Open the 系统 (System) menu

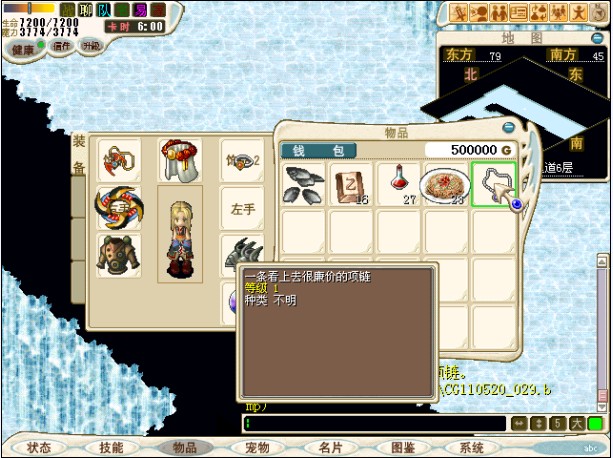pyautogui.click(x=471, y=448)
